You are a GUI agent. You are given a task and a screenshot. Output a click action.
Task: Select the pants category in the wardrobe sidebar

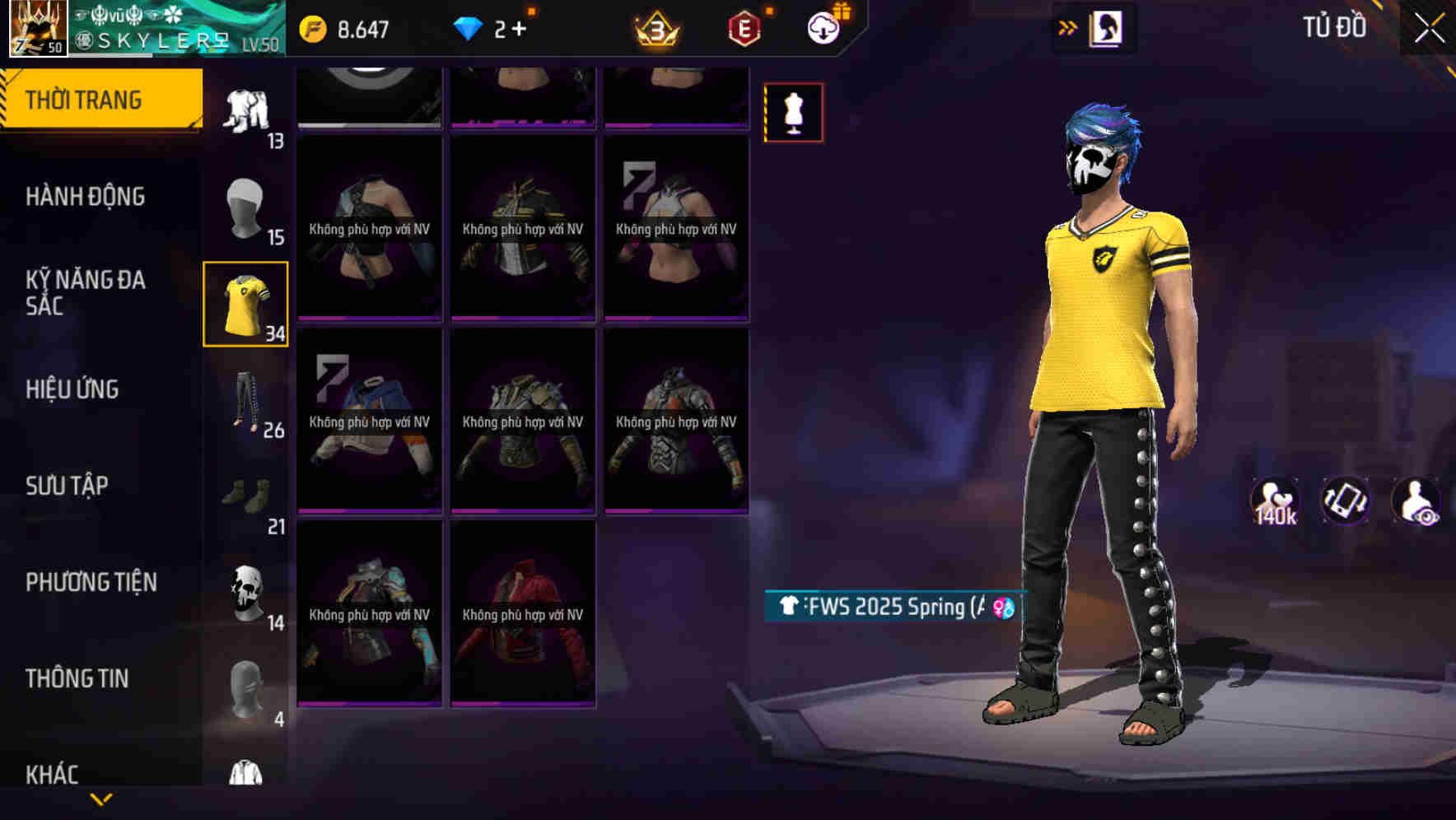[246, 399]
